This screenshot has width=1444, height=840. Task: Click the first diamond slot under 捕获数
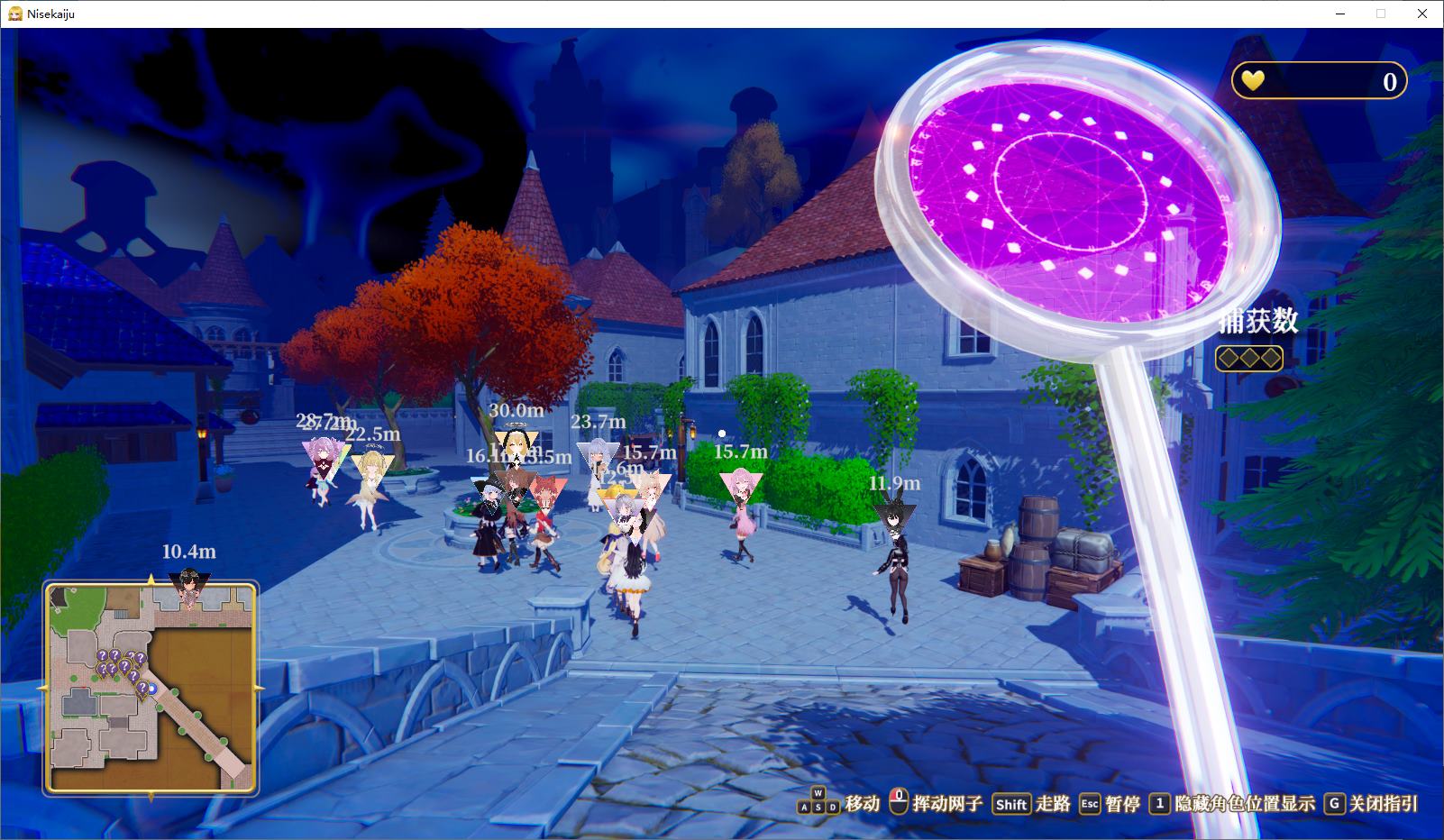click(x=1227, y=357)
